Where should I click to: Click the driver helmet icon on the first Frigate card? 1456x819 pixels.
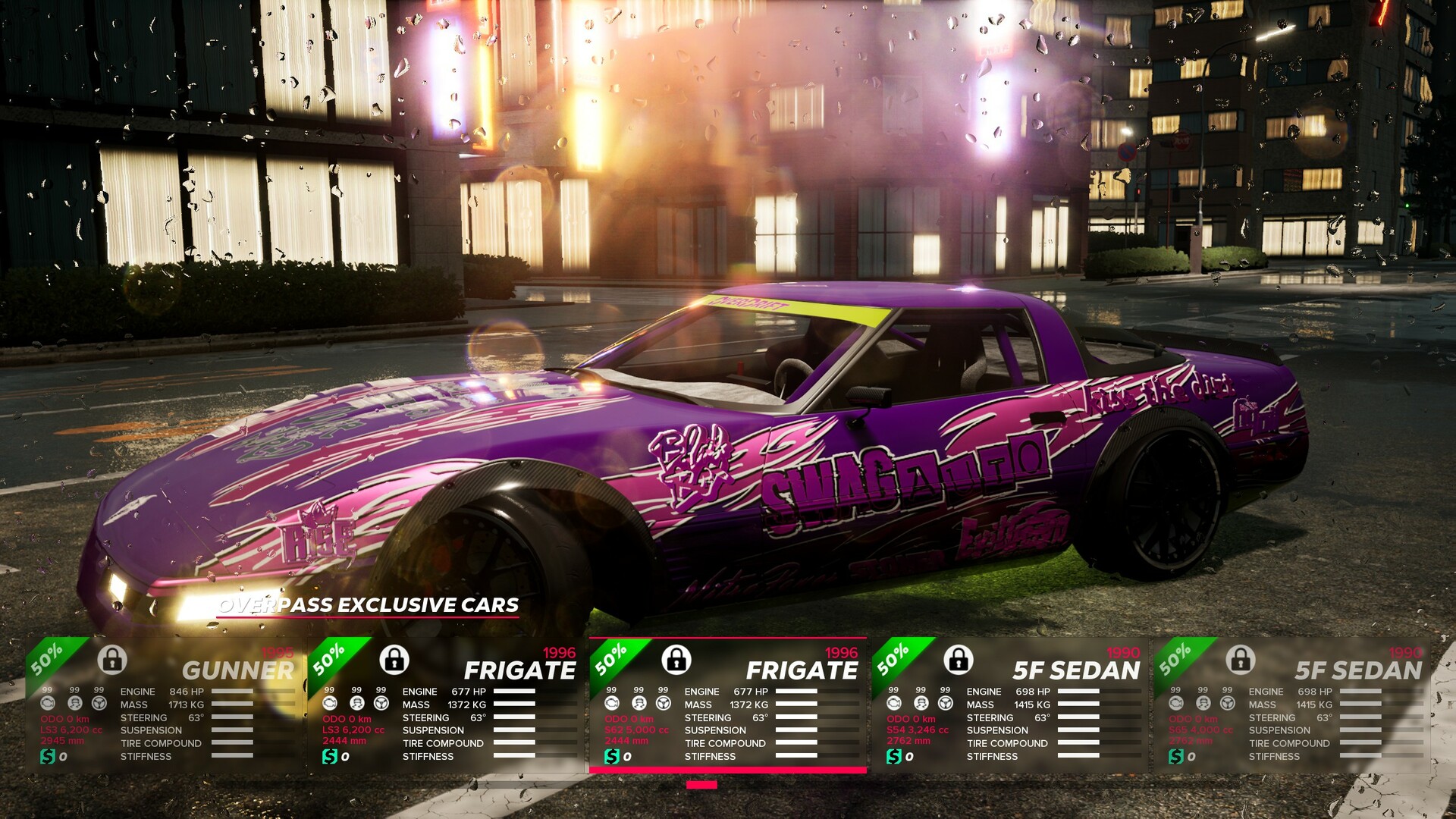point(357,703)
